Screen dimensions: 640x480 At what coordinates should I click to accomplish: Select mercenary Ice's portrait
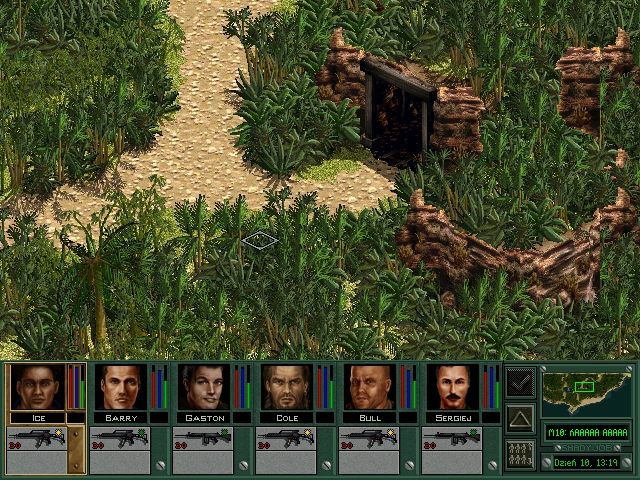pyautogui.click(x=37, y=387)
